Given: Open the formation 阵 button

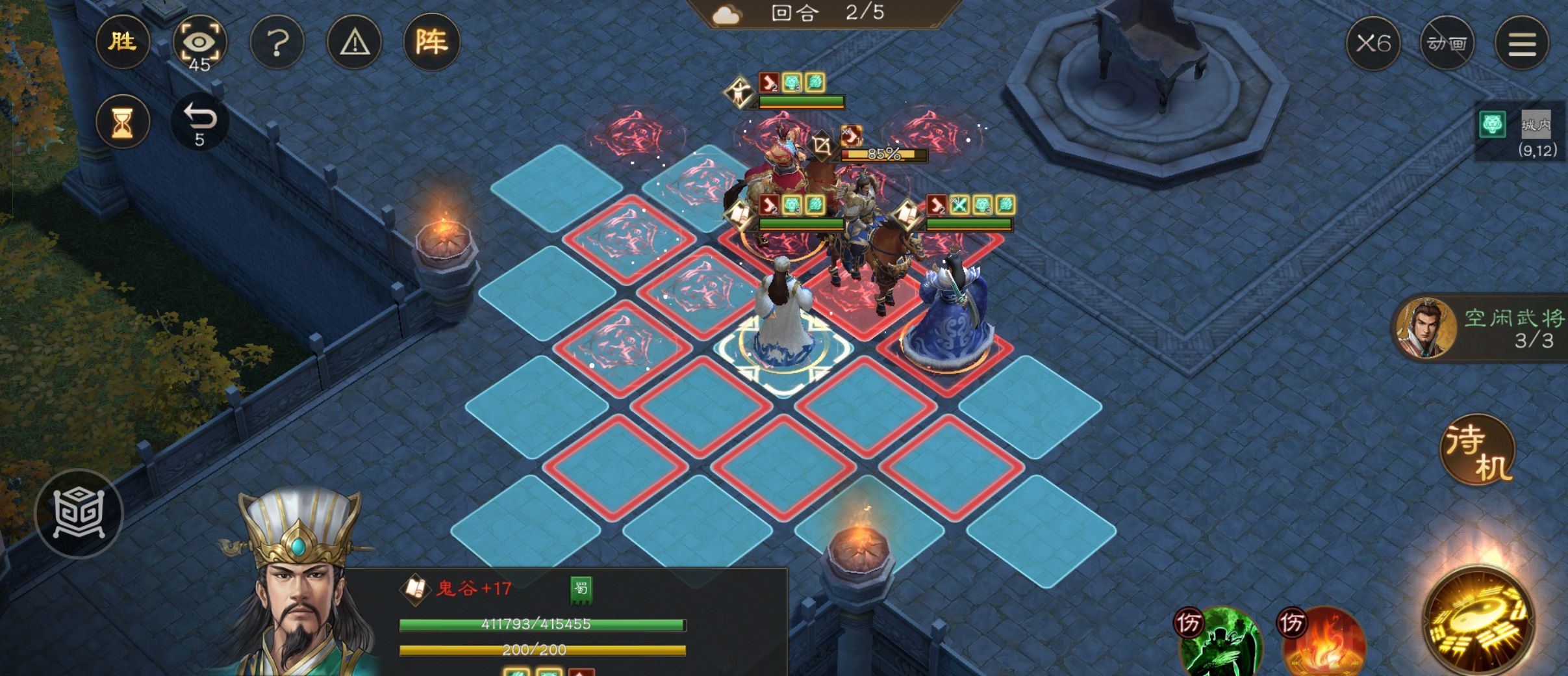Looking at the screenshot, I should (432, 43).
